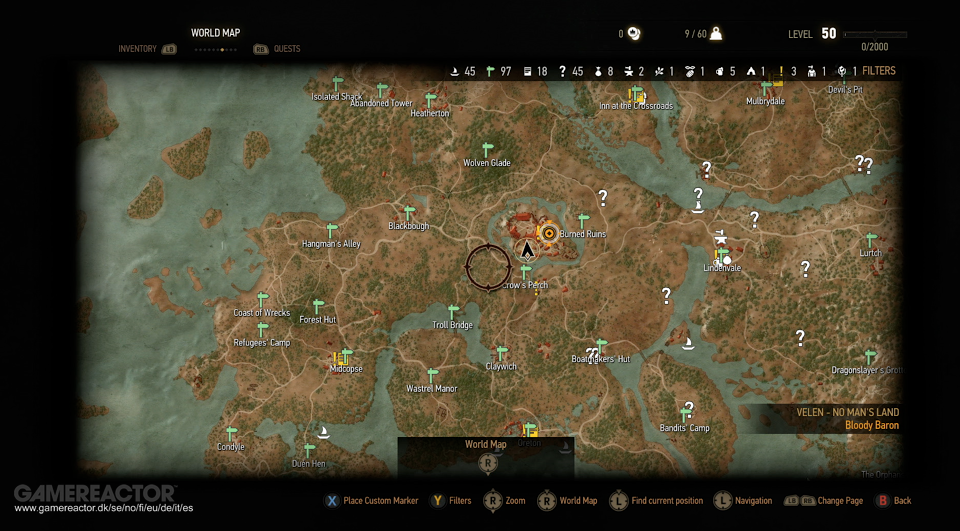Open the map Filters list
The width and height of the screenshot is (960, 531).
(x=878, y=71)
